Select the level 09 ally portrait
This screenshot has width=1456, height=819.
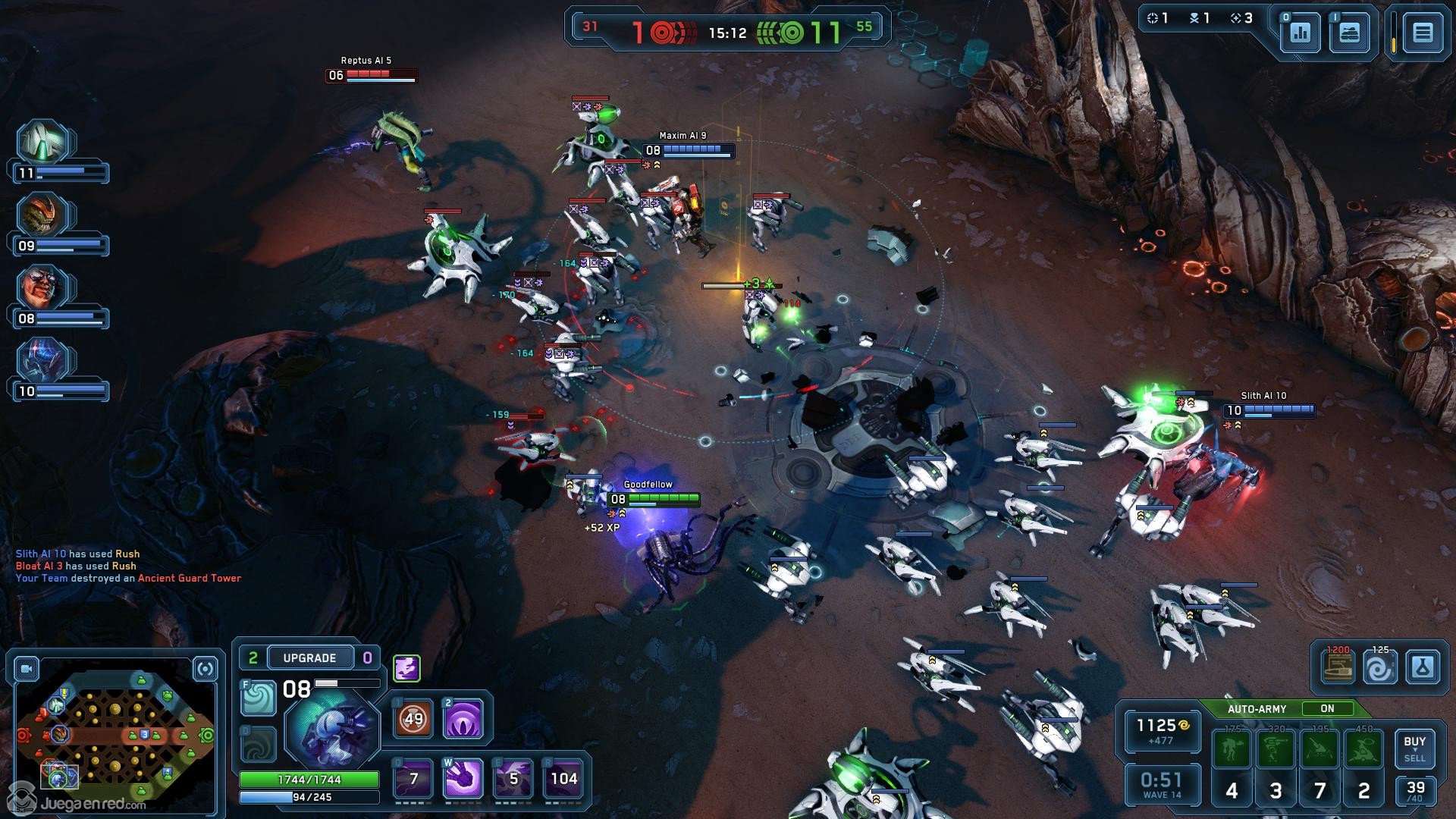tap(44, 215)
